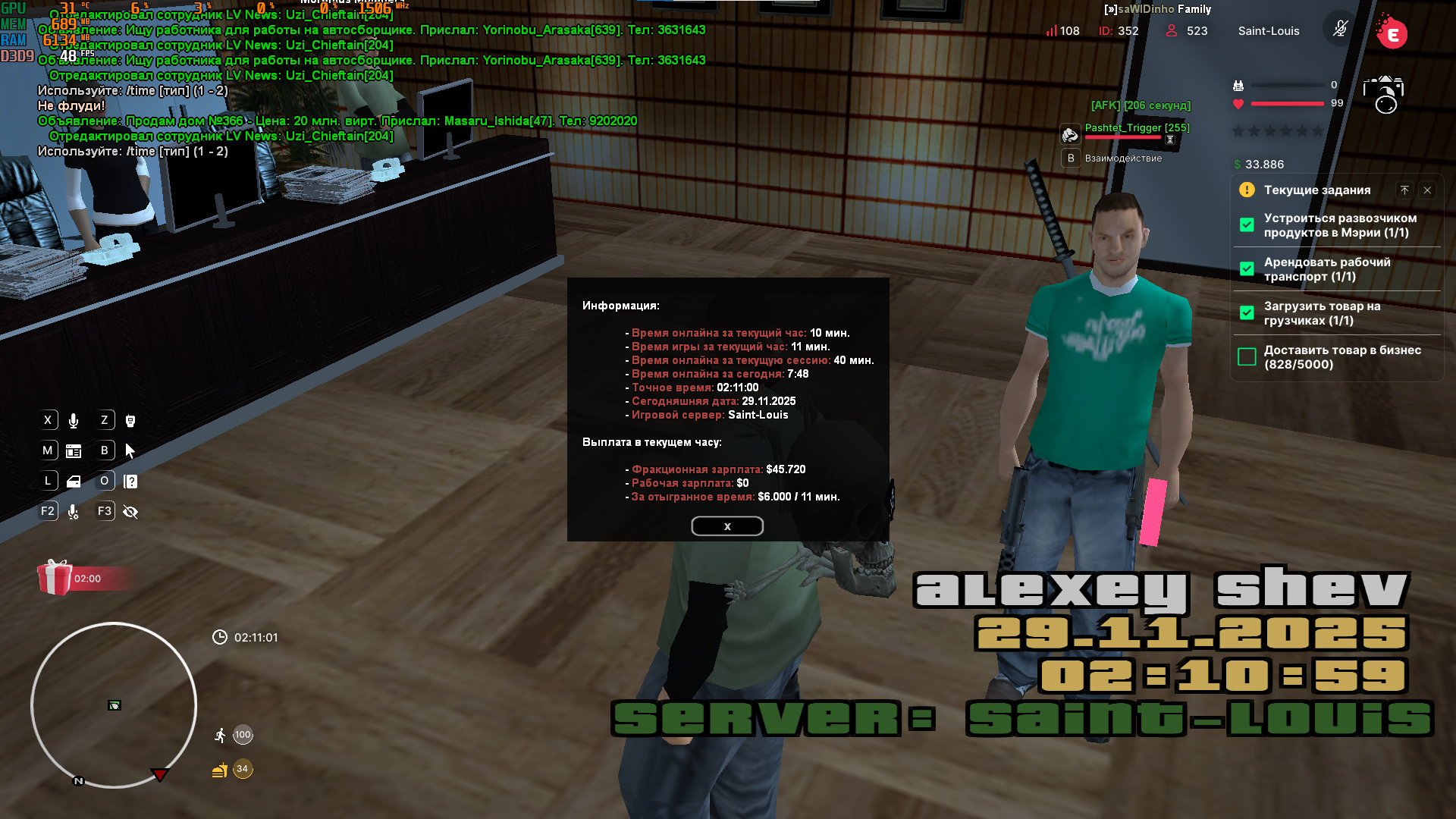This screenshot has width=1456, height=819.
Task: Select the deliver goods to business task
Action: [x=1341, y=357]
